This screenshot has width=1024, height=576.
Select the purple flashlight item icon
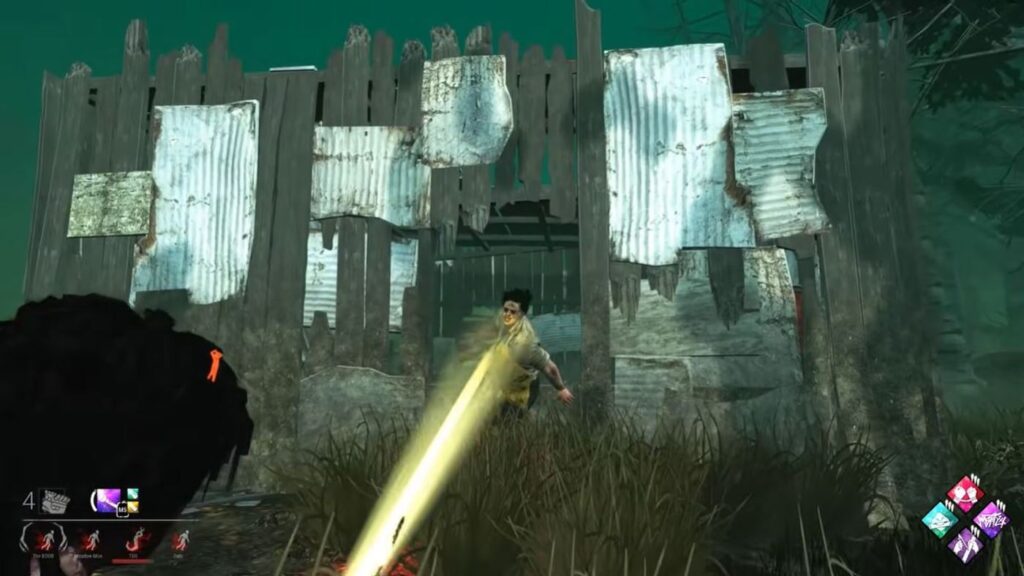(107, 500)
